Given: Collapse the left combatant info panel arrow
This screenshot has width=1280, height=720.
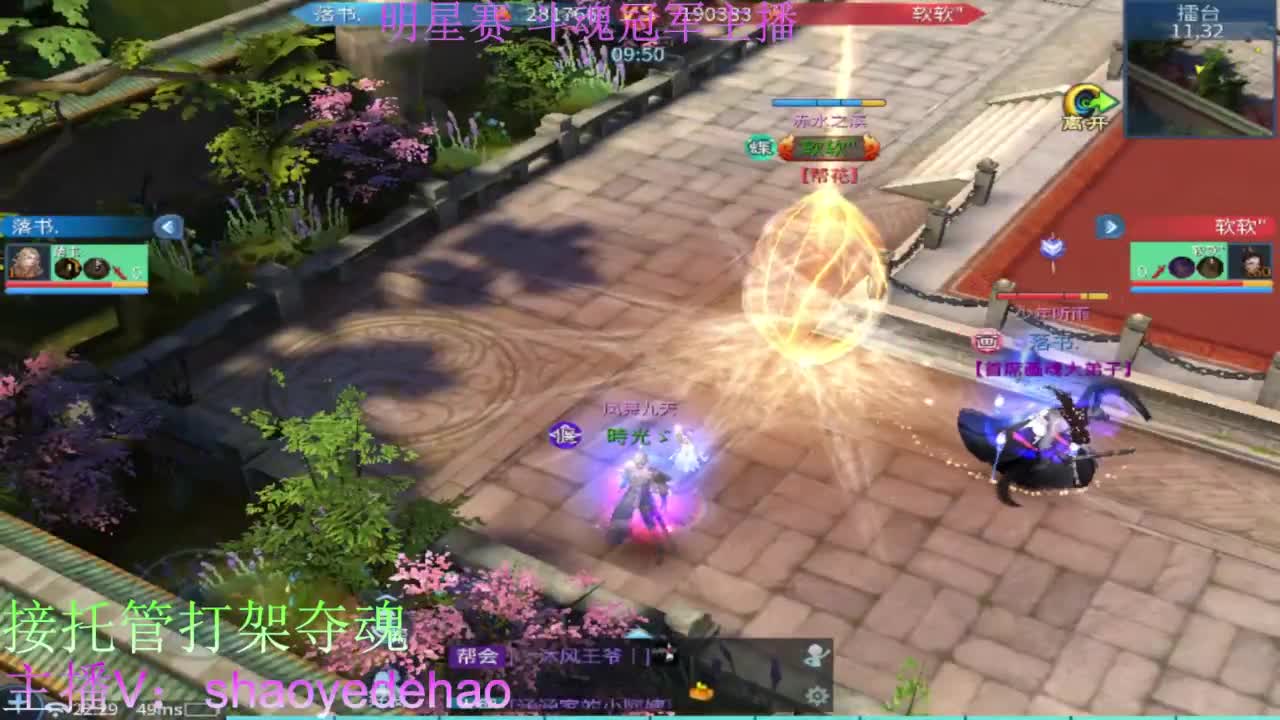Looking at the screenshot, I should [x=167, y=225].
